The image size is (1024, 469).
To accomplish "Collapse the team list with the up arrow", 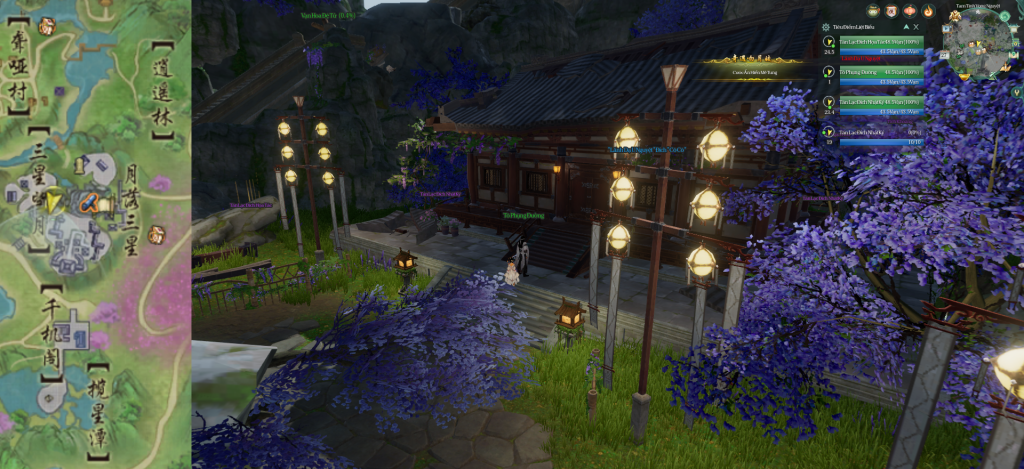I will pos(904,27).
